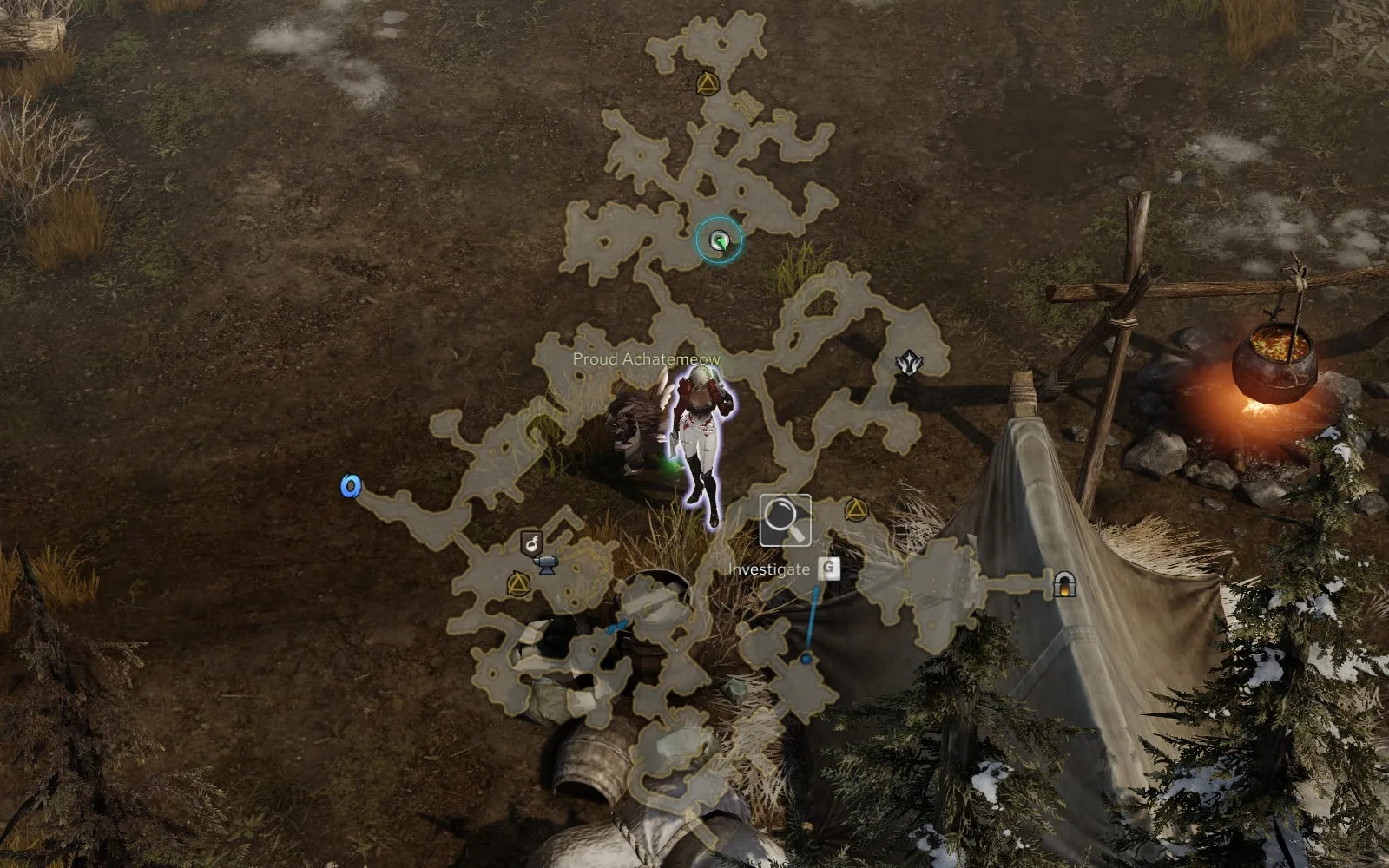Click the winged emblem map marker

click(909, 363)
